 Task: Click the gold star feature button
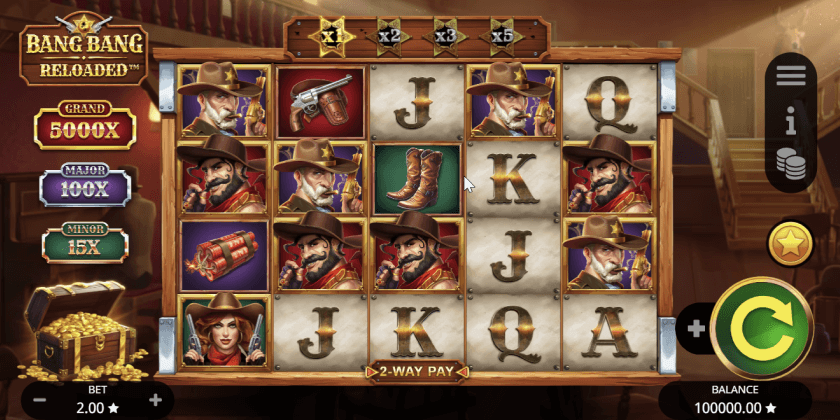789,244
